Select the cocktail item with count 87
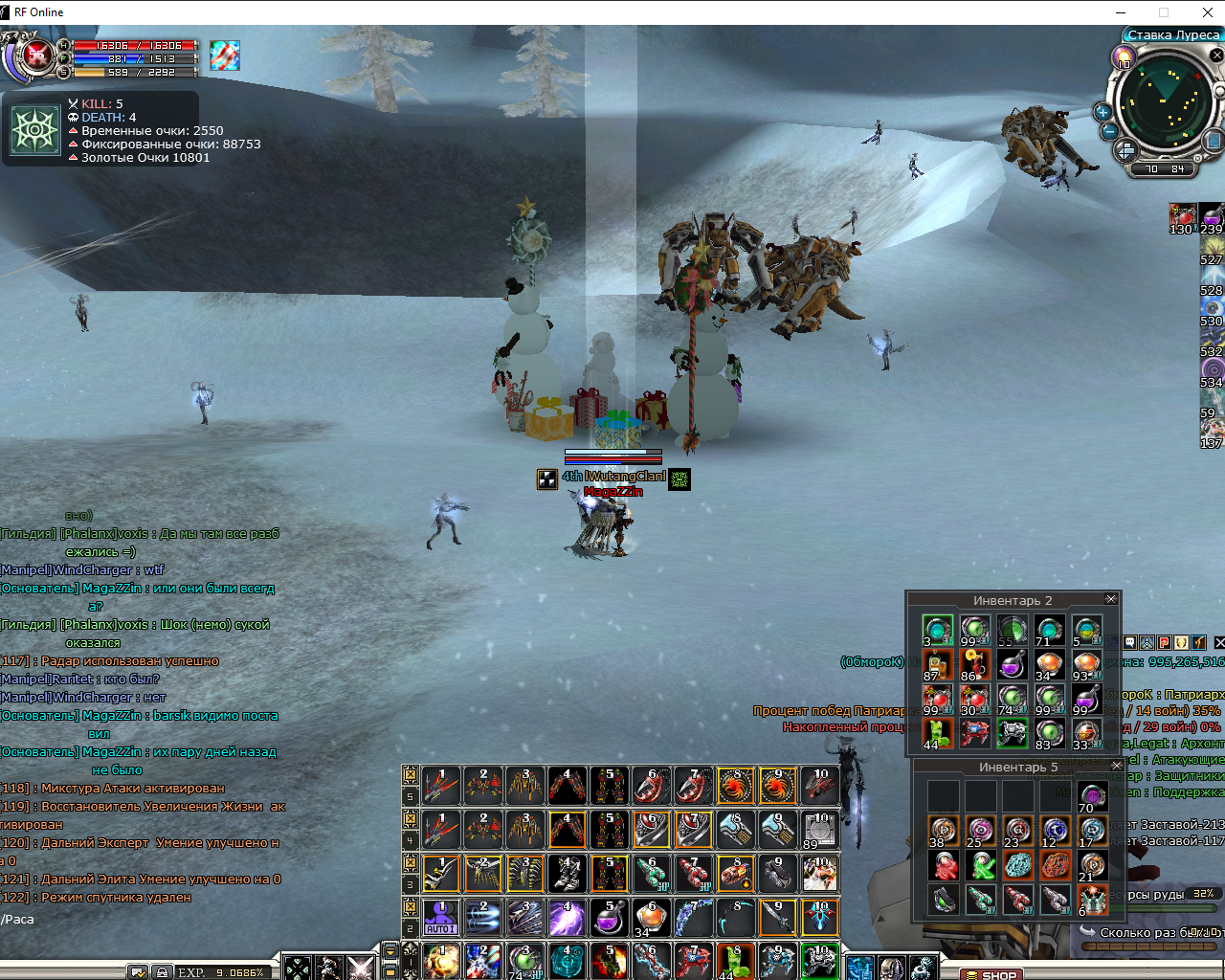This screenshot has height=980, width=1225. click(x=937, y=664)
